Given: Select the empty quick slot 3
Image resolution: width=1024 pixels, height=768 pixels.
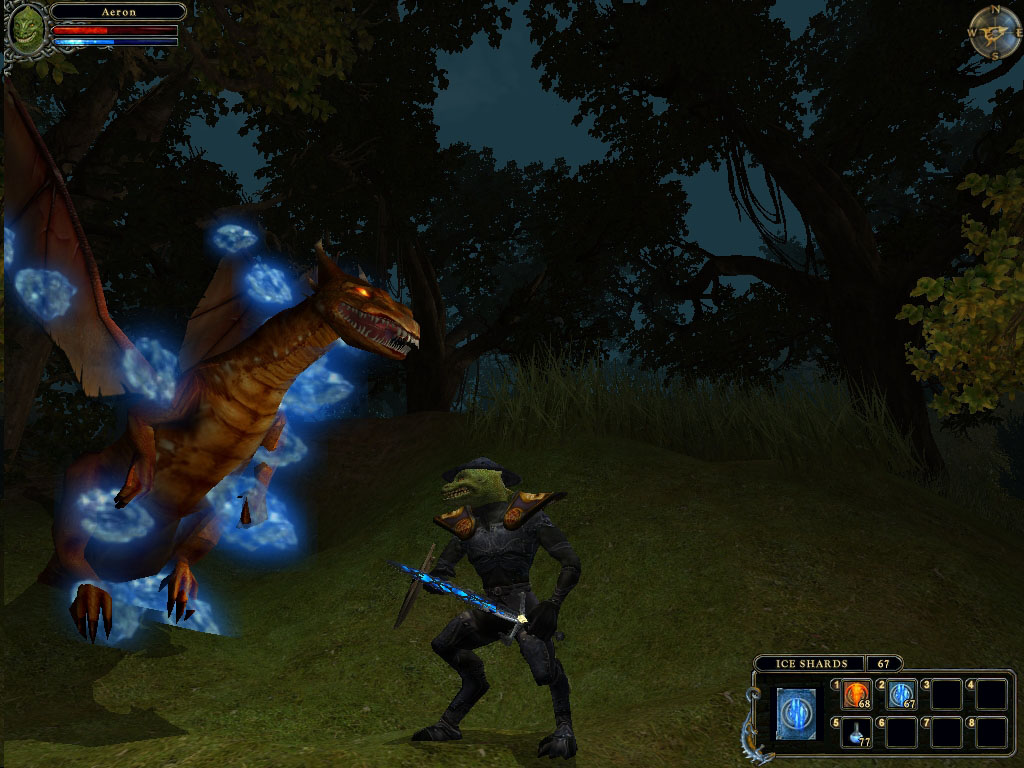Looking at the screenshot, I should coord(946,693).
